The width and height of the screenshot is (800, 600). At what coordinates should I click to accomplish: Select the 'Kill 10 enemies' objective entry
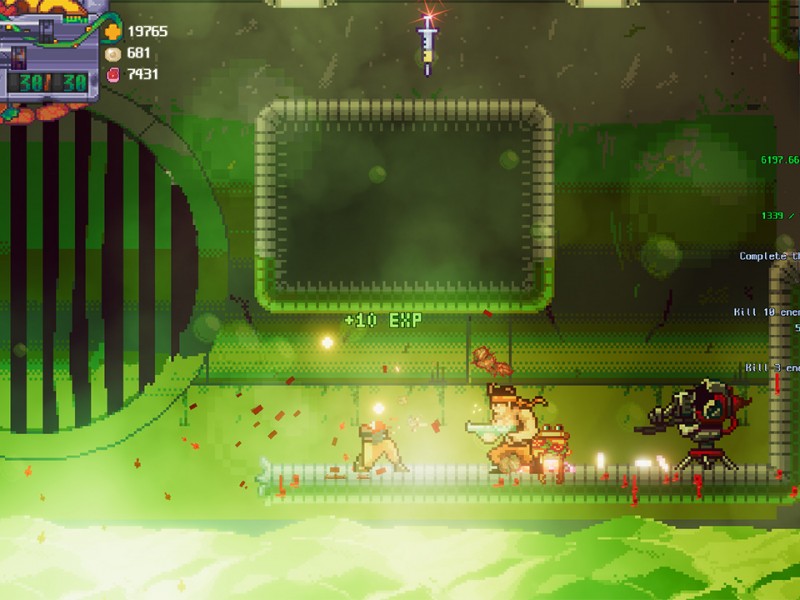[x=766, y=312]
